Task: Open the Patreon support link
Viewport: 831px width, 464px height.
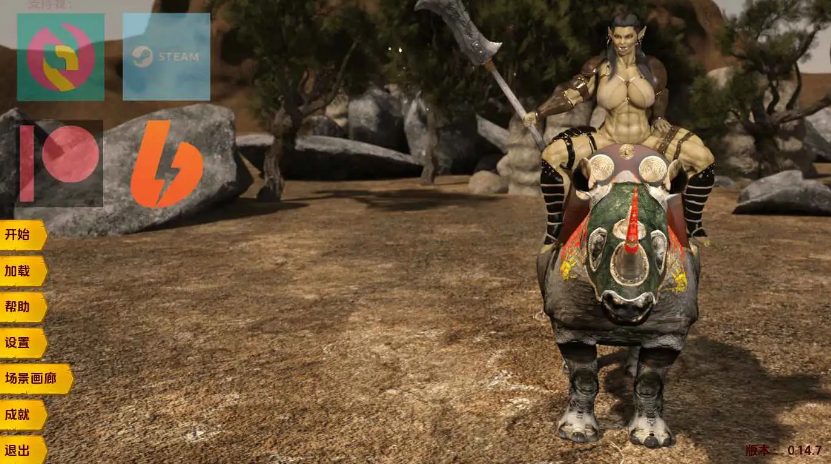Action: click(x=59, y=162)
